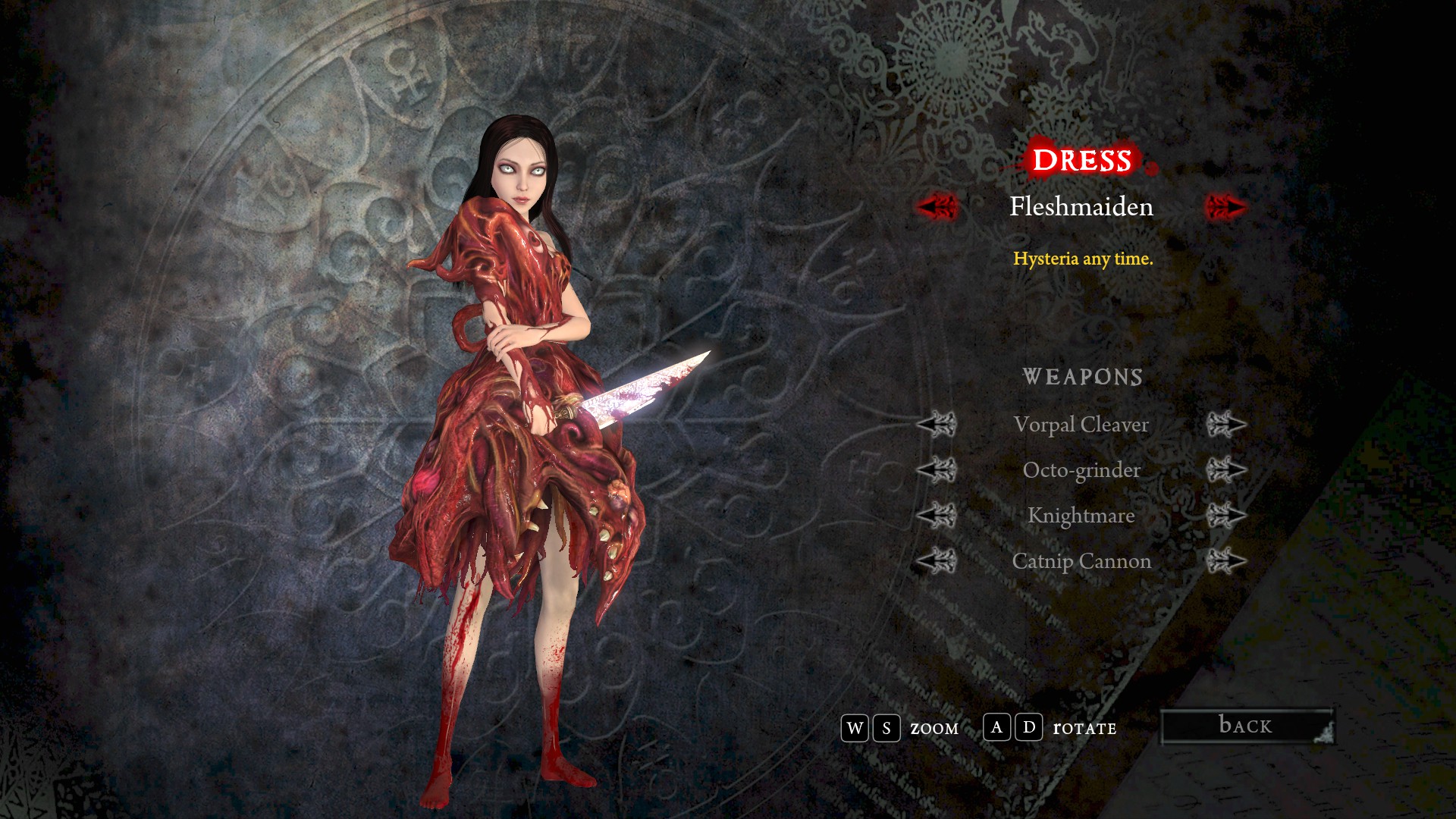Select the Fleshmaiden dress entry

[x=1081, y=206]
